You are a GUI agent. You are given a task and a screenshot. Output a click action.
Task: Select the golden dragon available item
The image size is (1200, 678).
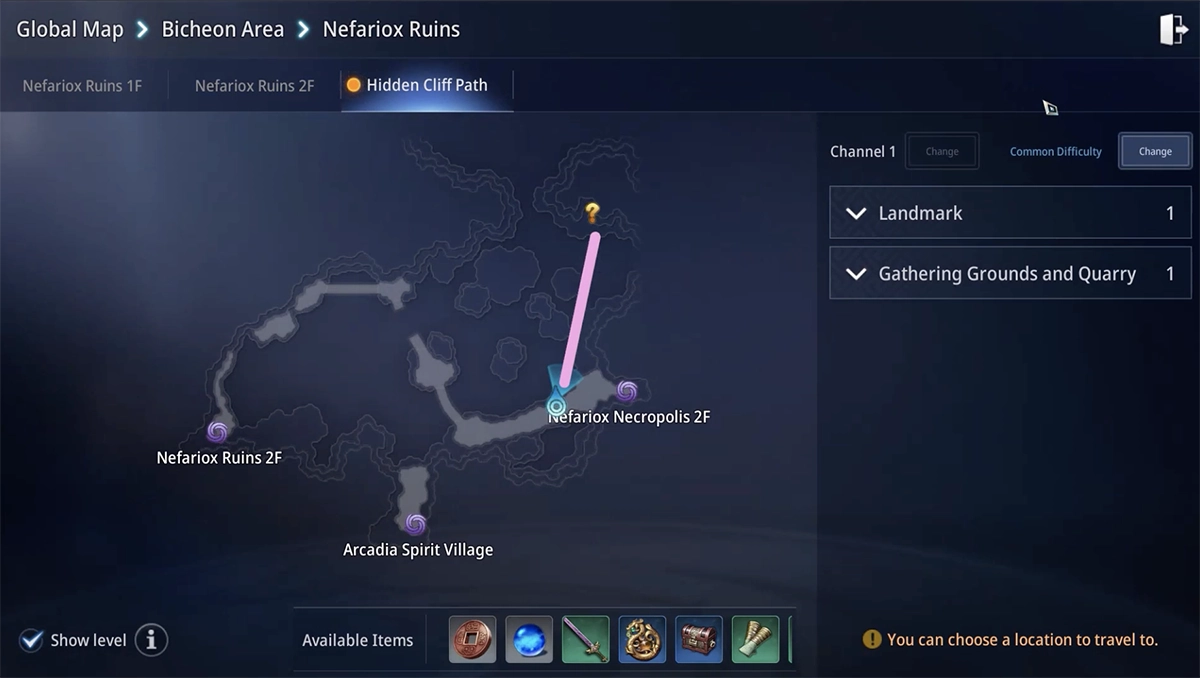(642, 640)
